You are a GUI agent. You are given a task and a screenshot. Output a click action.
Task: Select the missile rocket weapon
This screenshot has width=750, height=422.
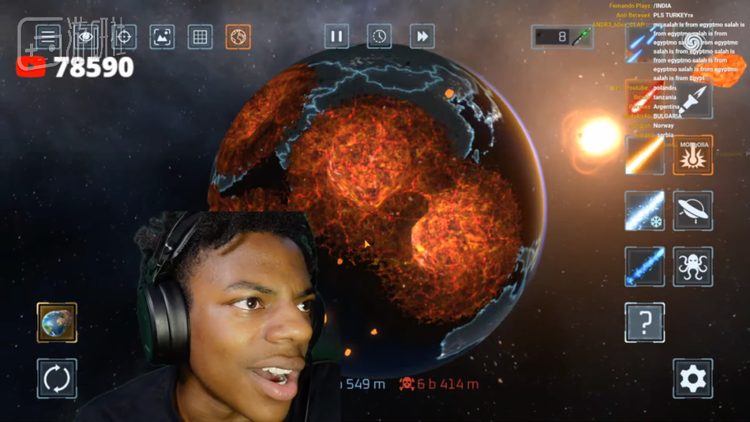point(693,100)
